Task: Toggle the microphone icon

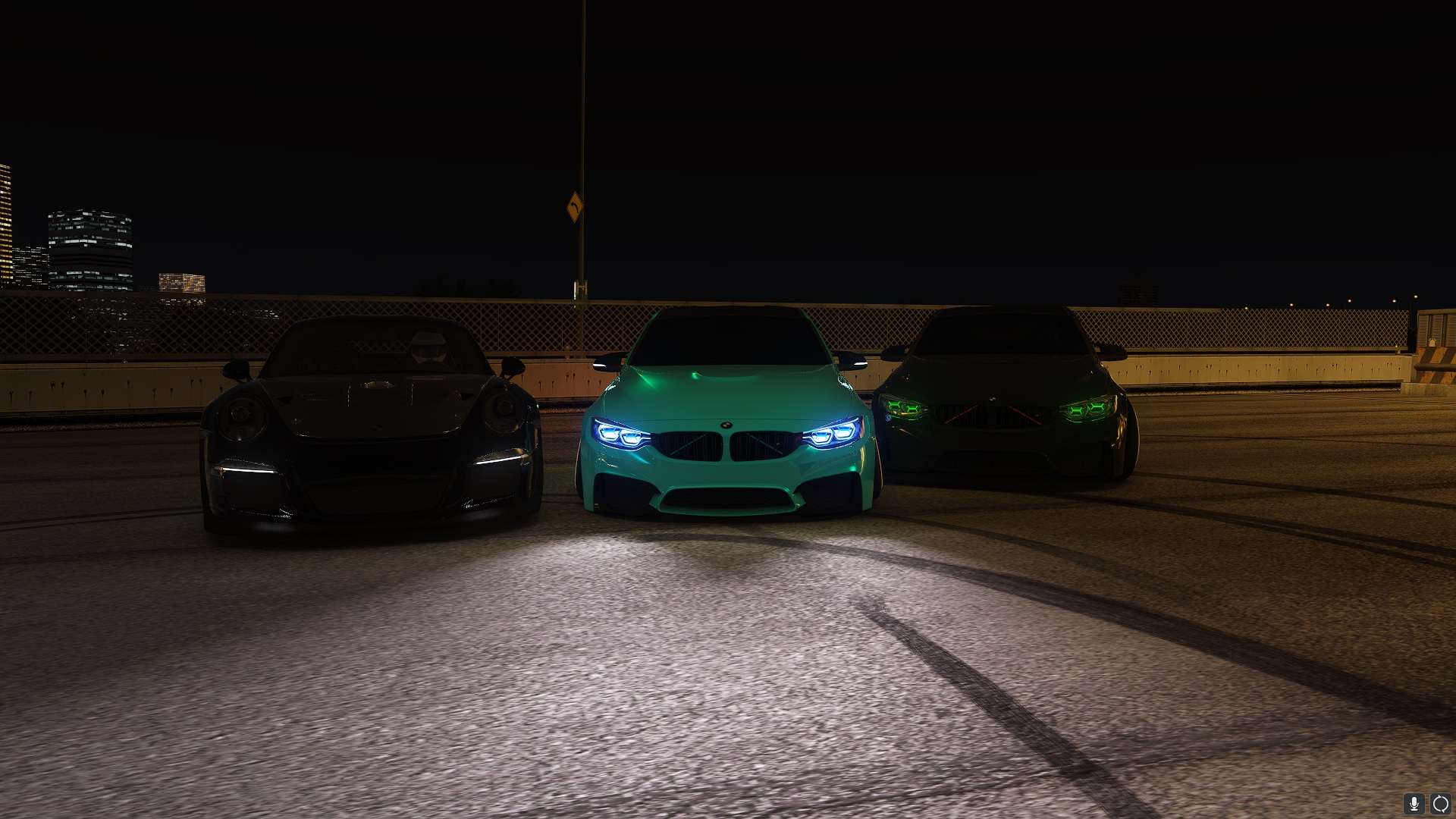Action: click(1414, 803)
